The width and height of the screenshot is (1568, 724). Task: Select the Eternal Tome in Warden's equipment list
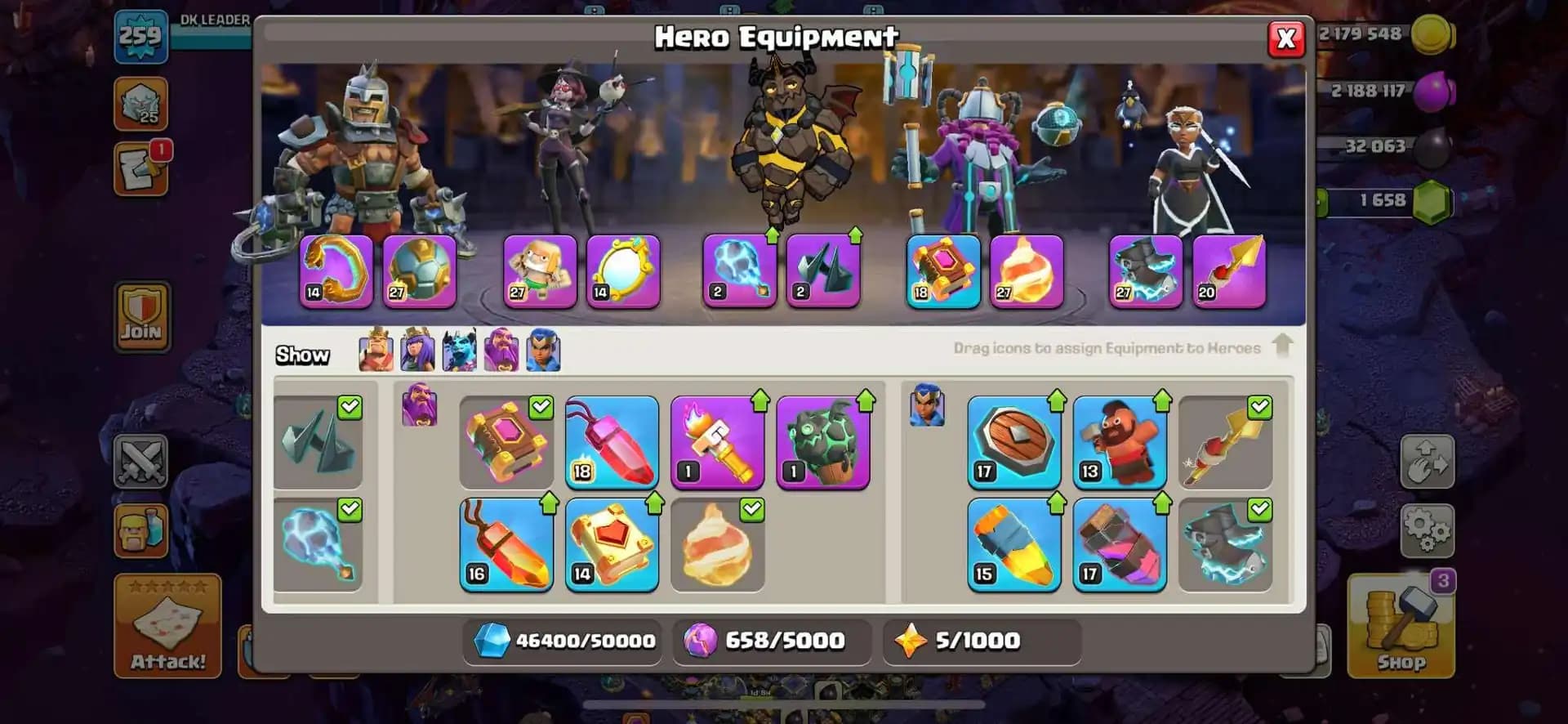(506, 443)
